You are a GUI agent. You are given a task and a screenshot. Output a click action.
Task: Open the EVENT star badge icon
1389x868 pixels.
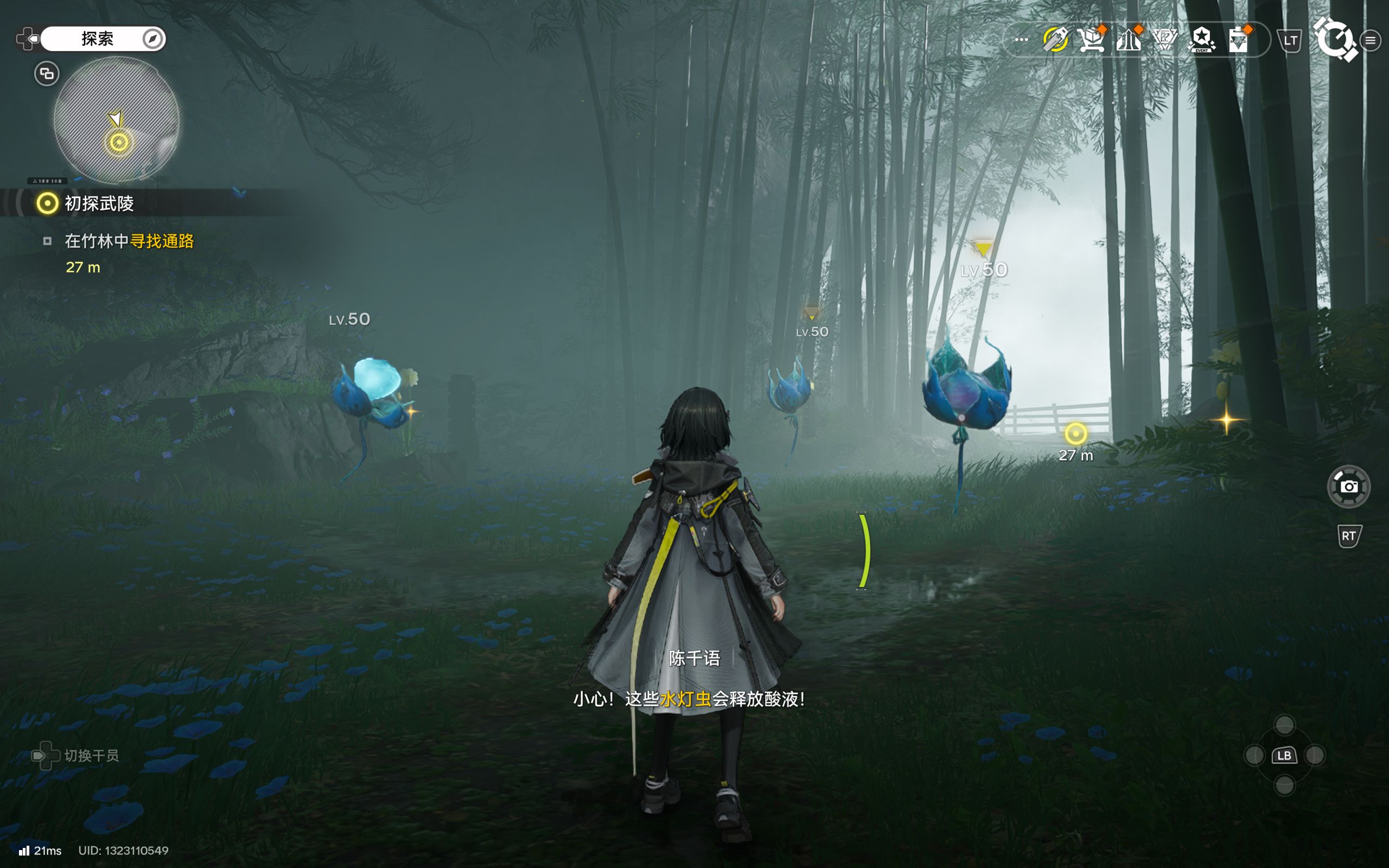coord(1202,40)
